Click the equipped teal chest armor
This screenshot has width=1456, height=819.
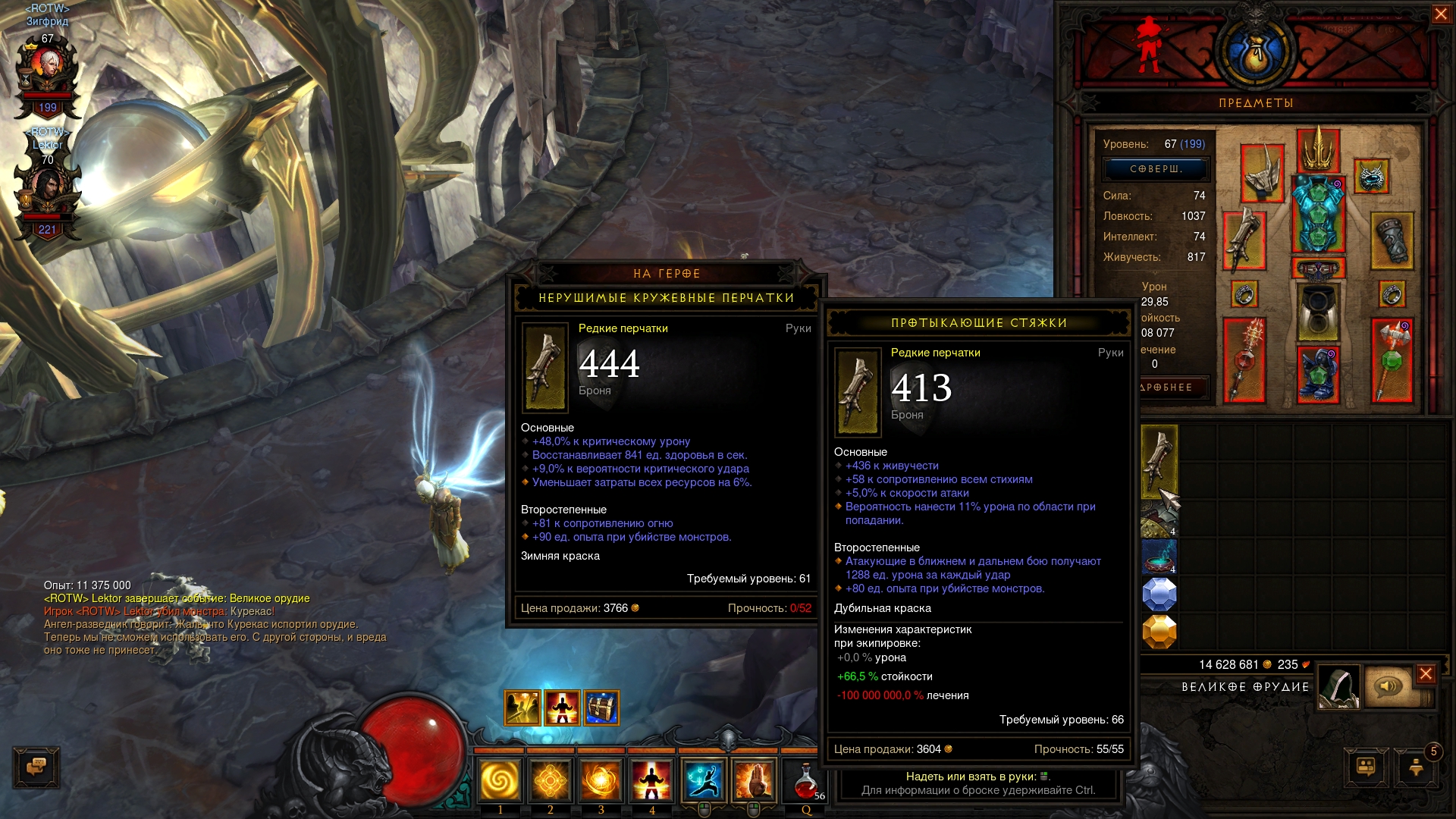(x=1318, y=214)
